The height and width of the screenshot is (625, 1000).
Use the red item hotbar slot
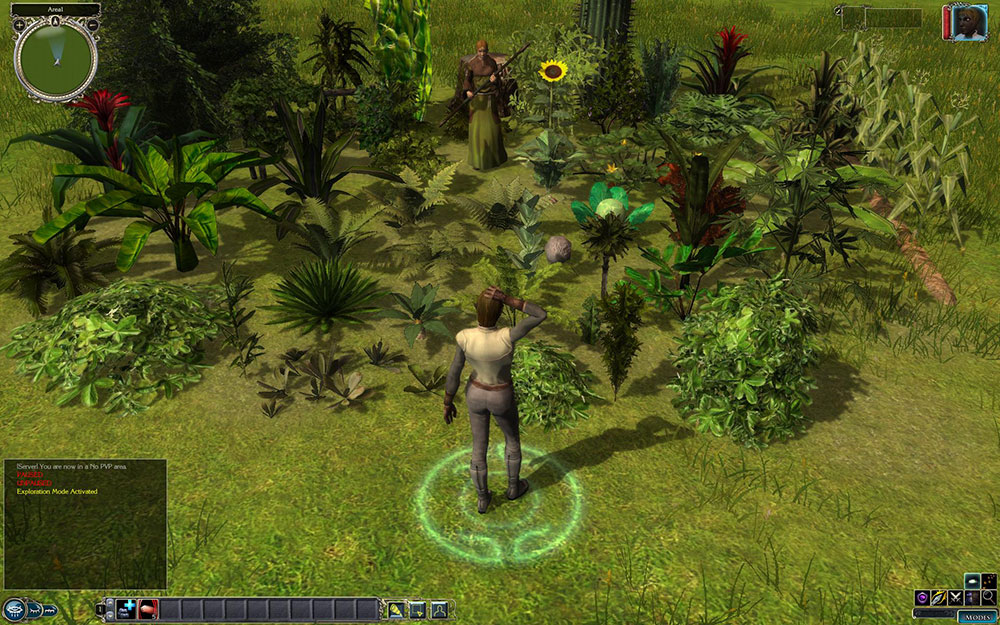[146, 609]
